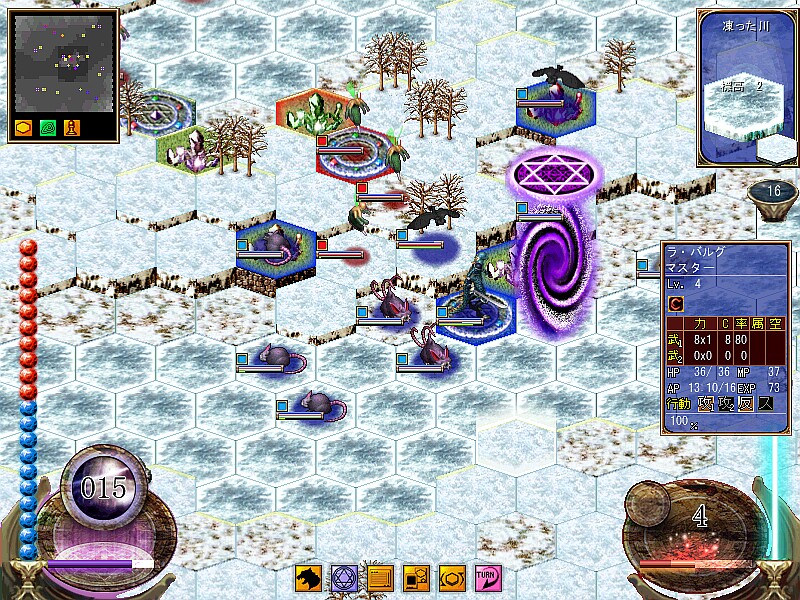
Task: Toggle the chess pawn unit minimap filter
Action: 71,128
